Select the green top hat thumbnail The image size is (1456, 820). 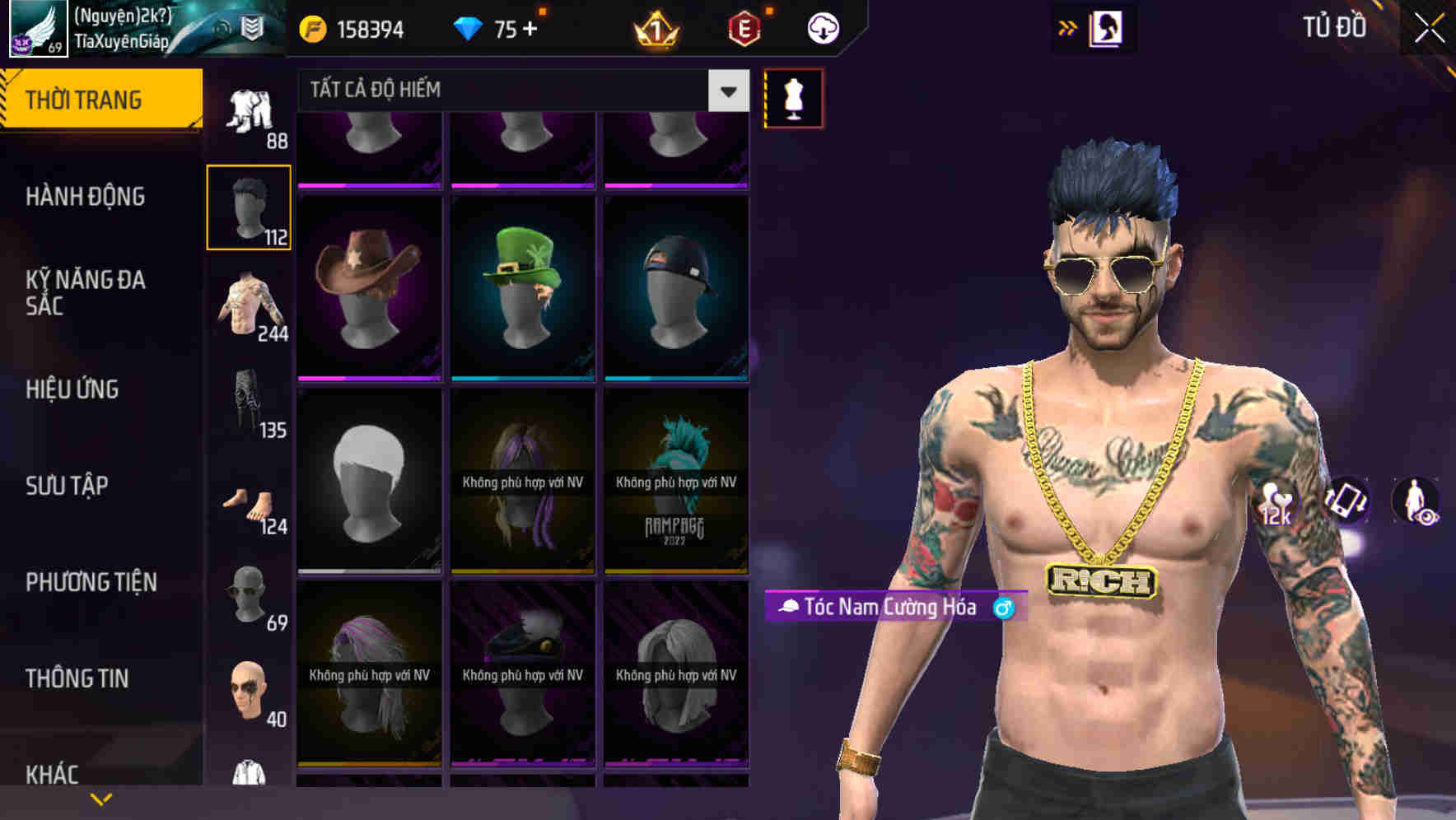[522, 284]
